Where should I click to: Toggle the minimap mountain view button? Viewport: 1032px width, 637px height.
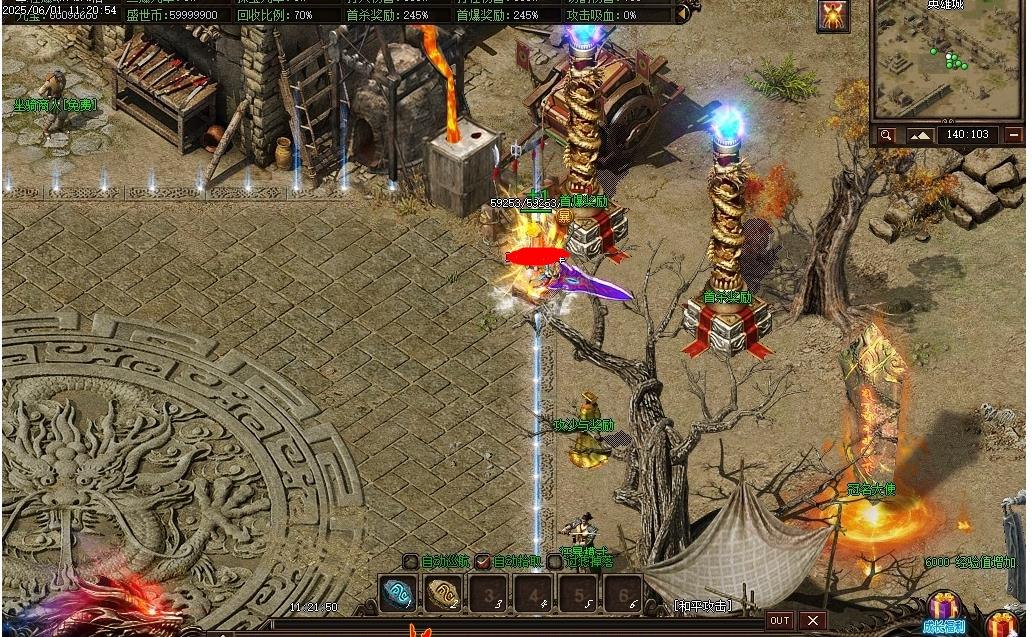pos(919,135)
